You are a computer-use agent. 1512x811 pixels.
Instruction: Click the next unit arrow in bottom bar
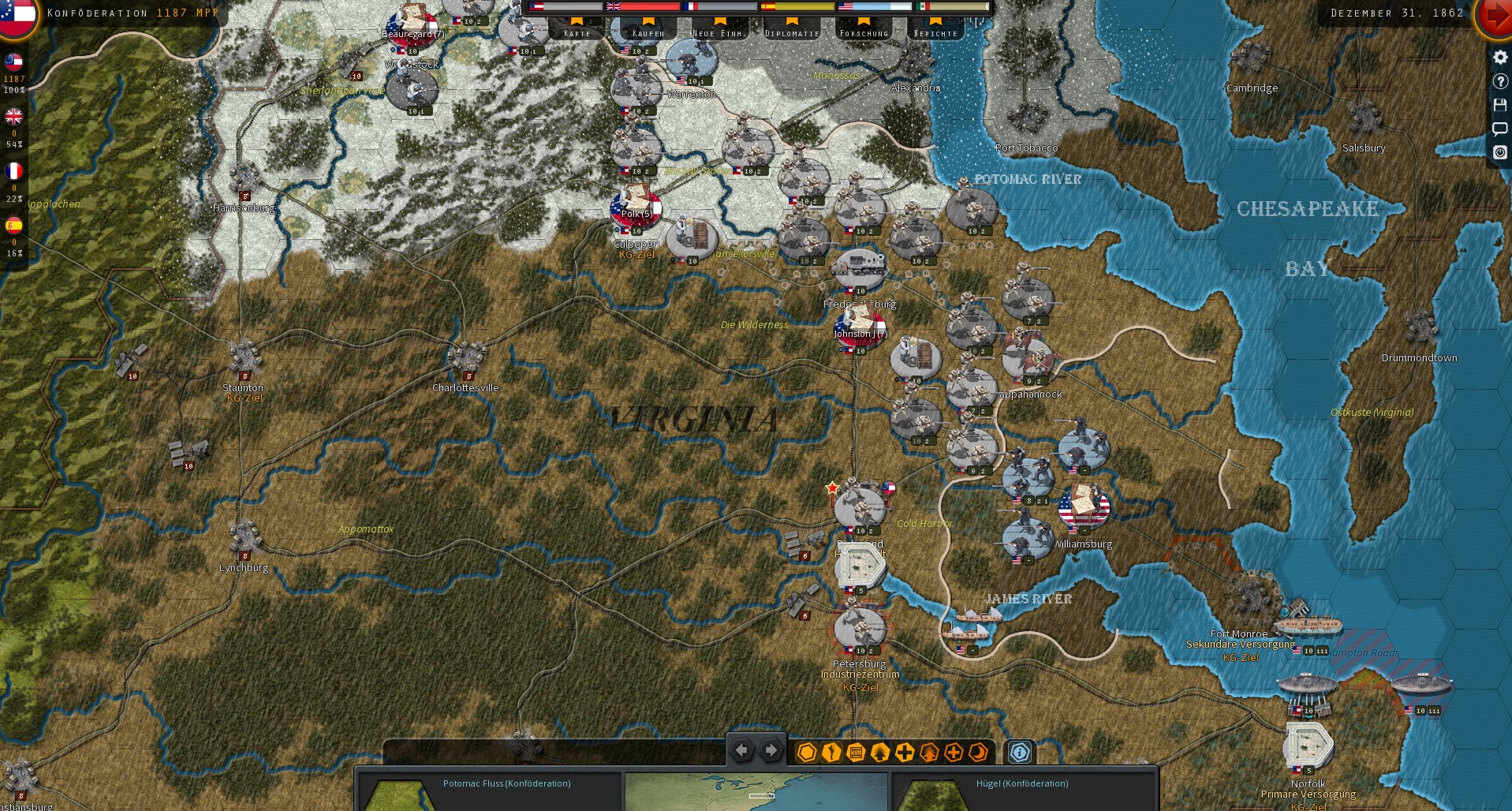click(x=770, y=750)
